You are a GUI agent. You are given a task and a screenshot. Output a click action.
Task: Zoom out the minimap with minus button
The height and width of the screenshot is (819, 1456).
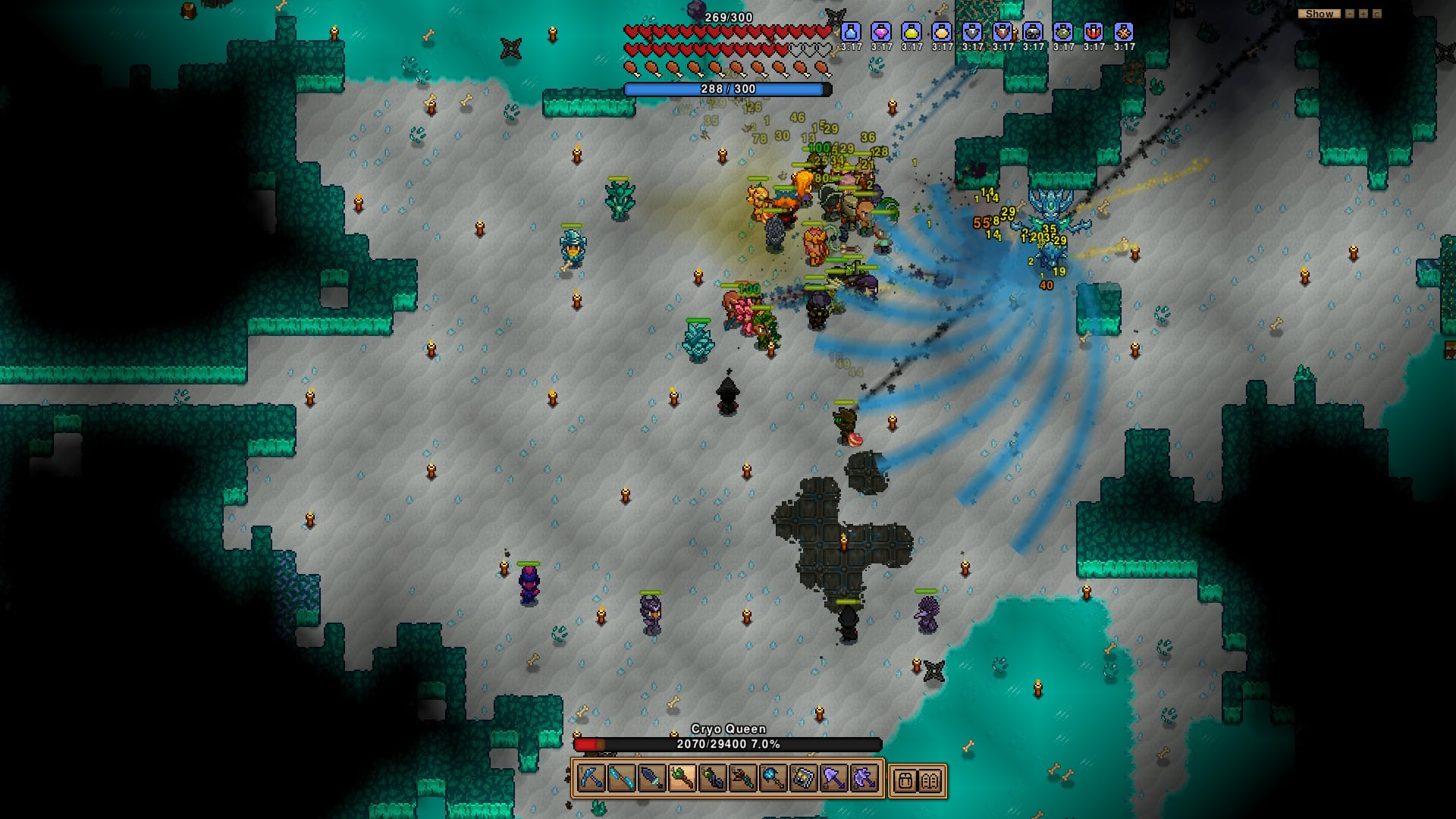(1349, 14)
